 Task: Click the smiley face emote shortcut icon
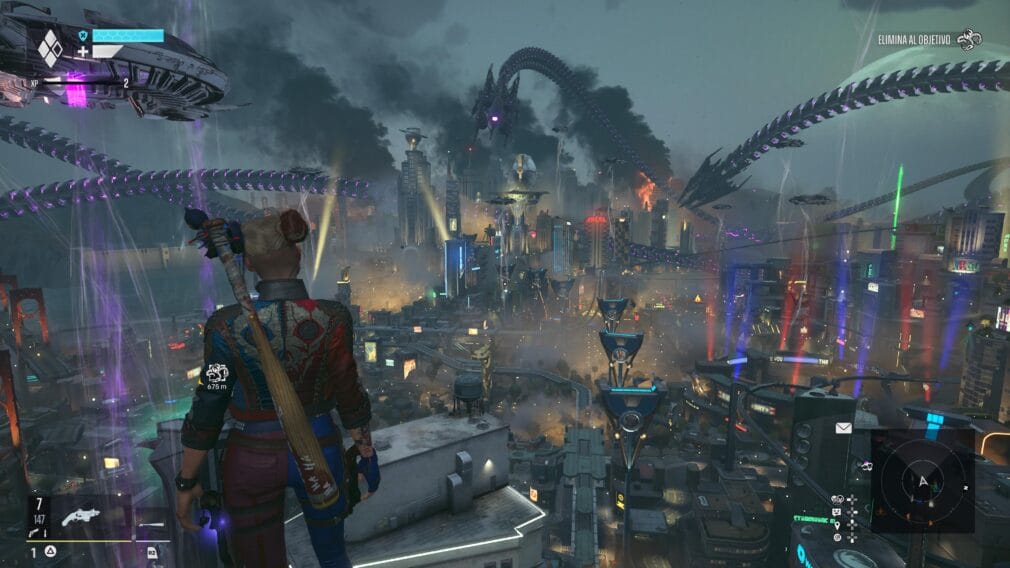click(837, 511)
